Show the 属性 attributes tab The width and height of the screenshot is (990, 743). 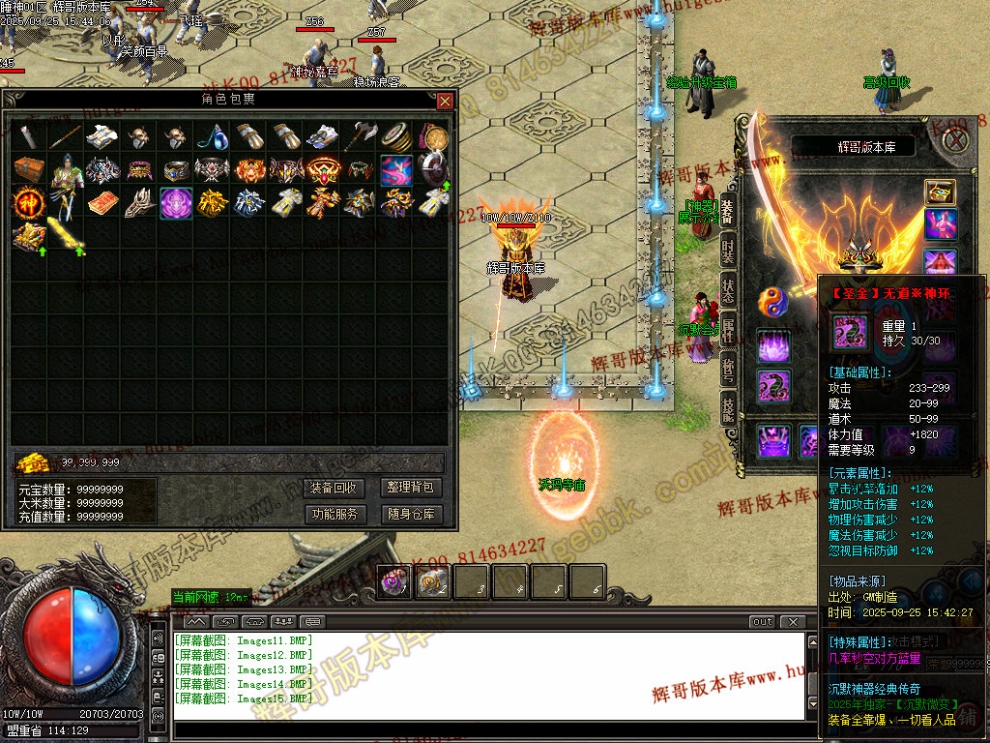728,328
